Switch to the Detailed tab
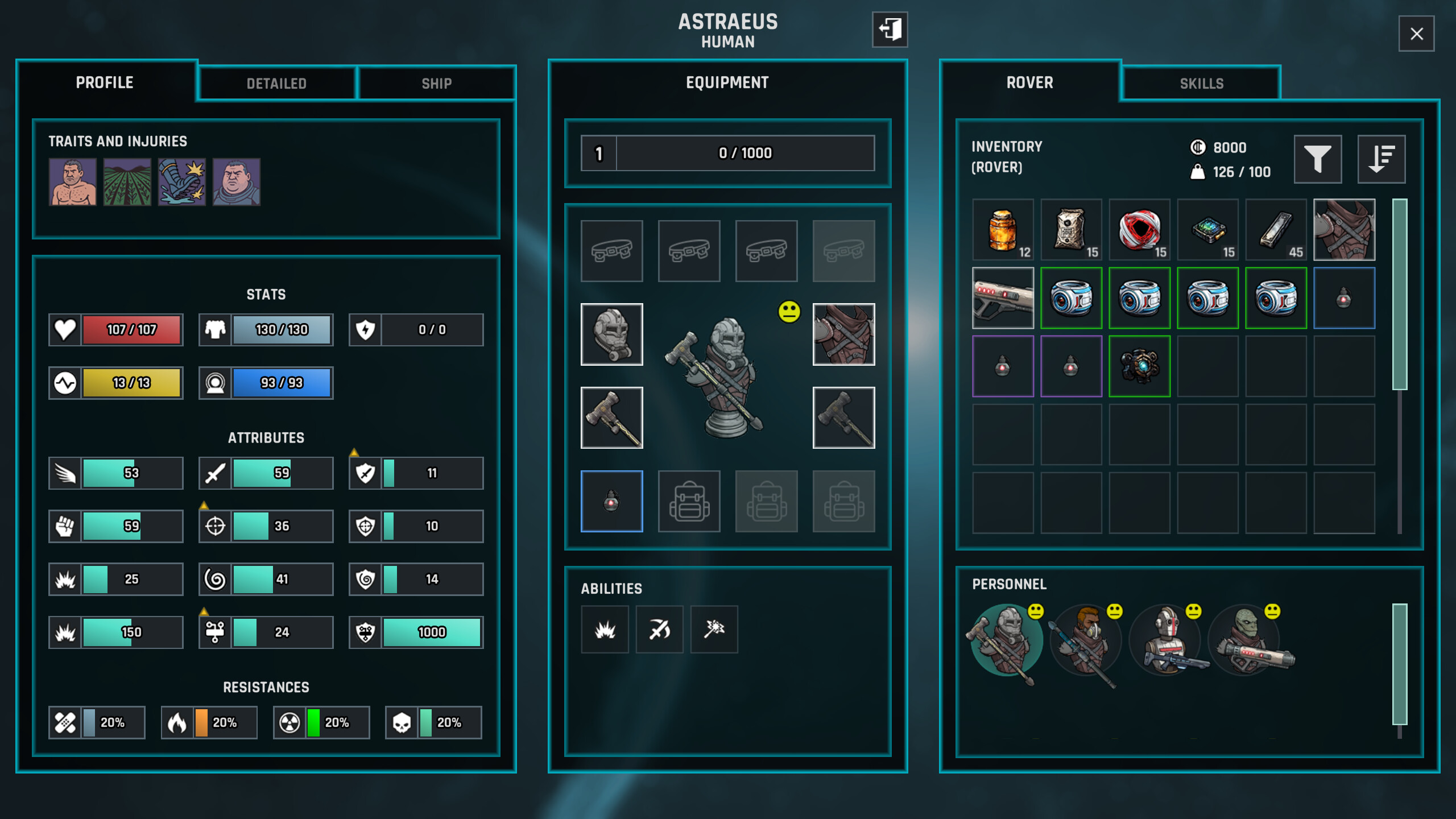The height and width of the screenshot is (819, 1456). pos(277,84)
